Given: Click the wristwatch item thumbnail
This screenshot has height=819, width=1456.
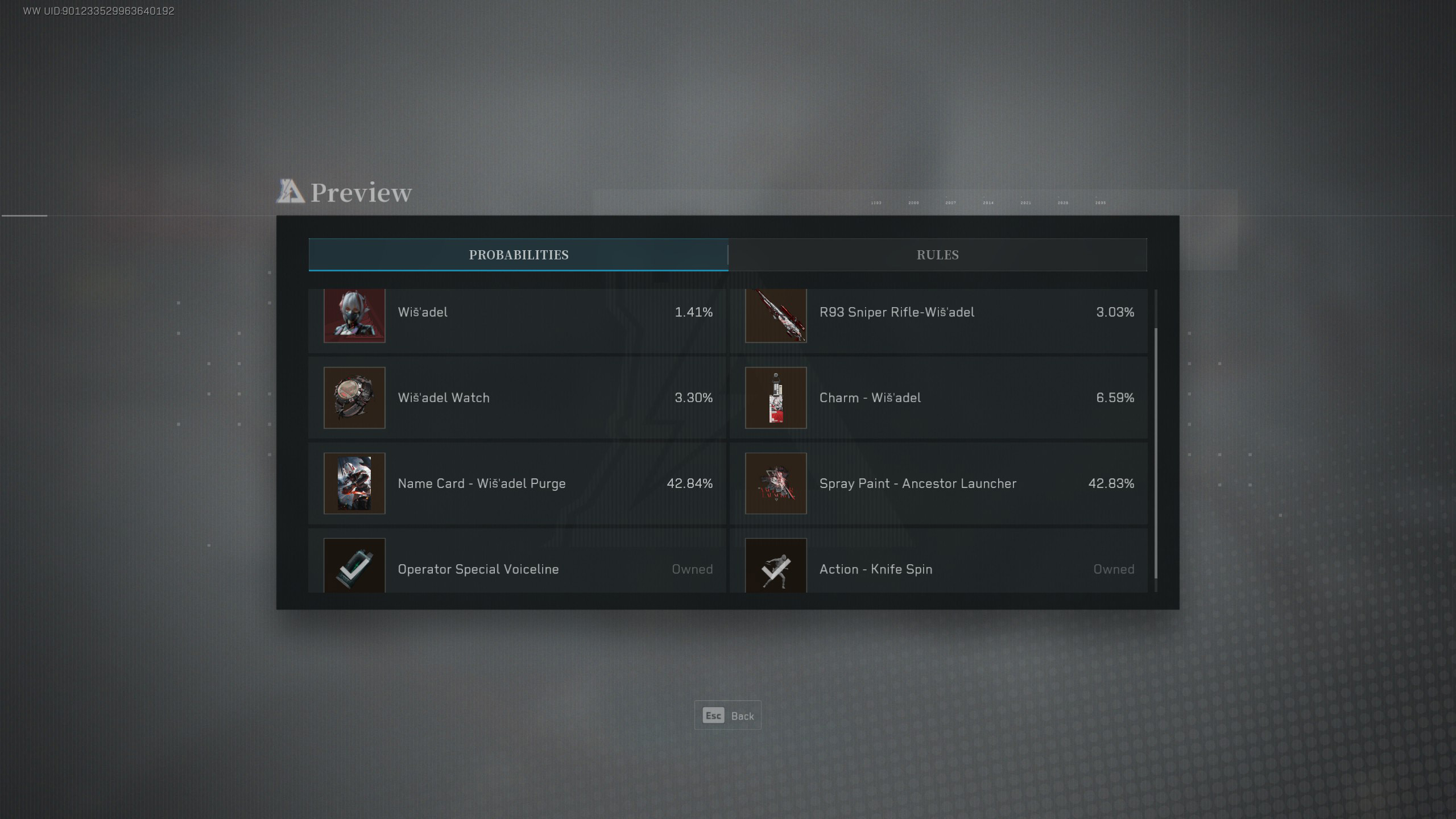Looking at the screenshot, I should point(354,398).
